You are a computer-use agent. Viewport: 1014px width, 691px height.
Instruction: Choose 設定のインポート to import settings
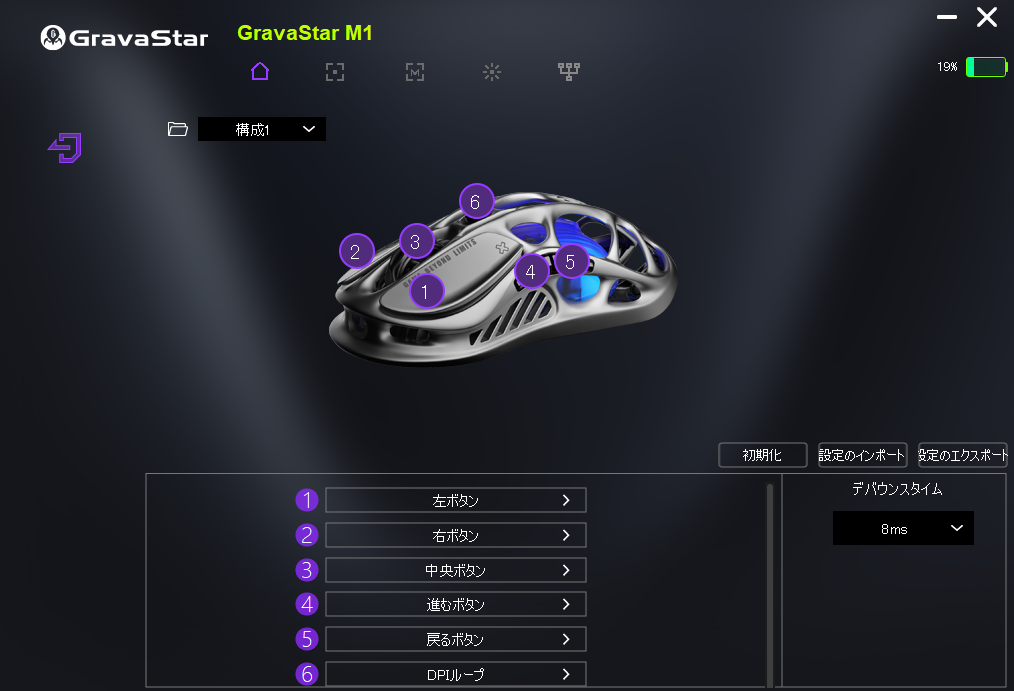[862, 455]
